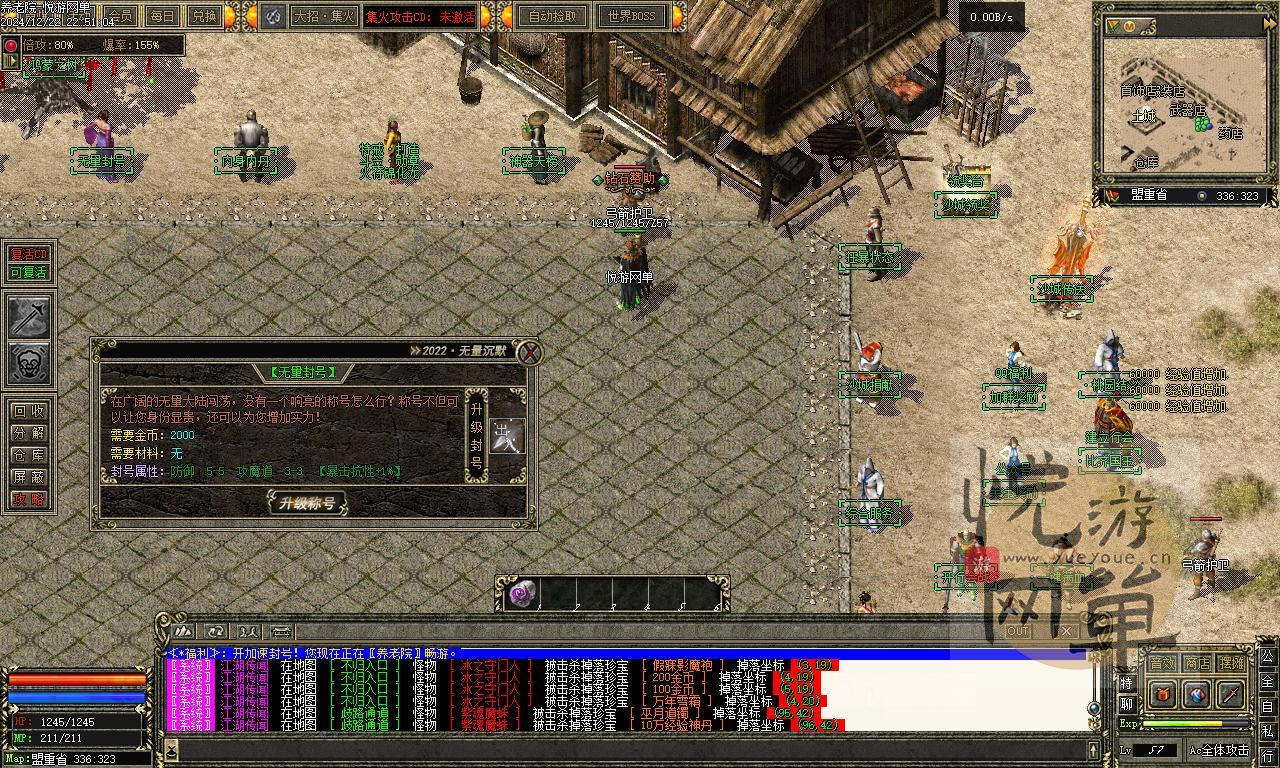Viewport: 1280px width, 768px height.
Task: Select the skull skill icon
Action: (x=29, y=364)
